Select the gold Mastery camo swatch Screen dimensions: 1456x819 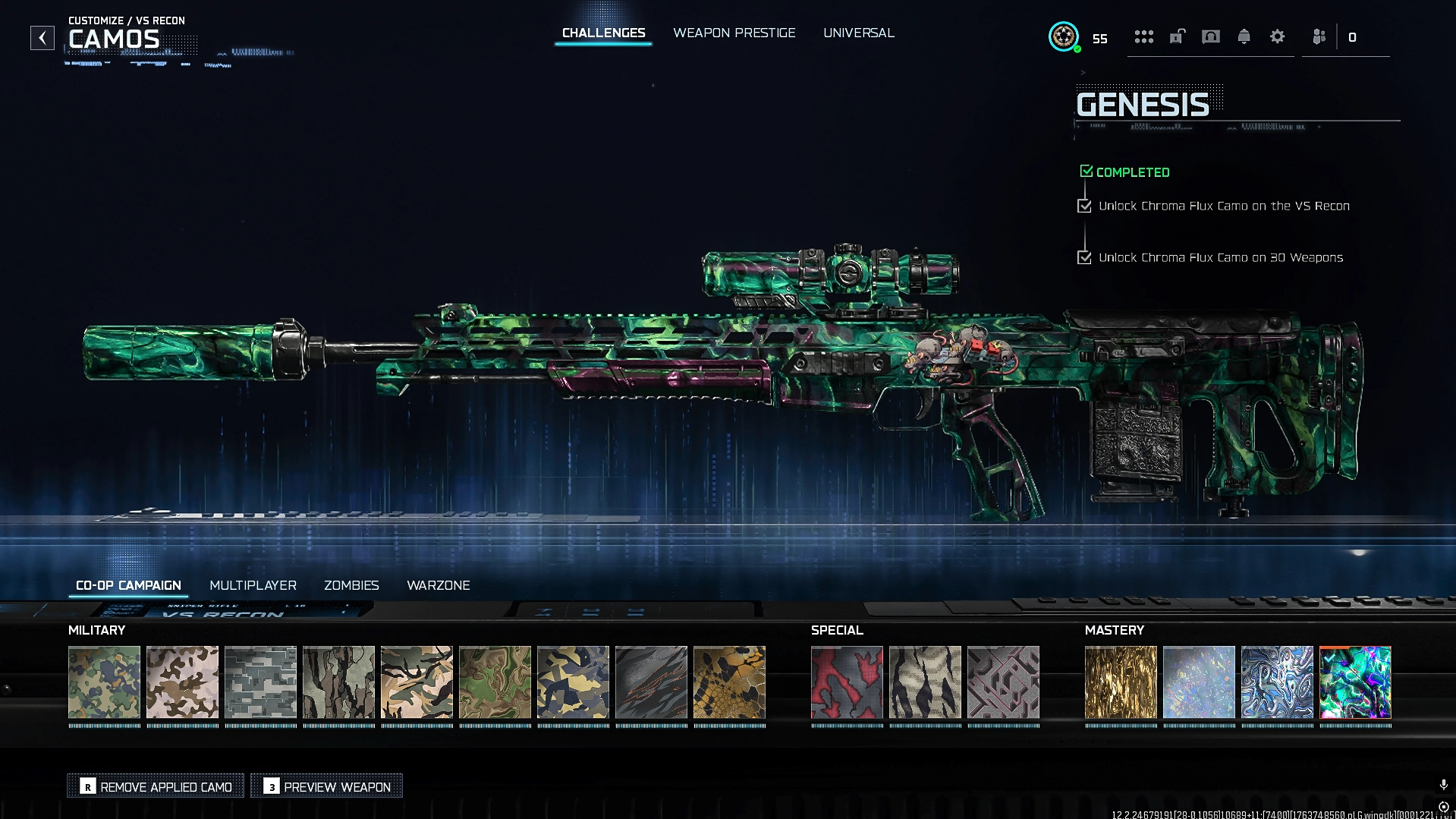1121,682
